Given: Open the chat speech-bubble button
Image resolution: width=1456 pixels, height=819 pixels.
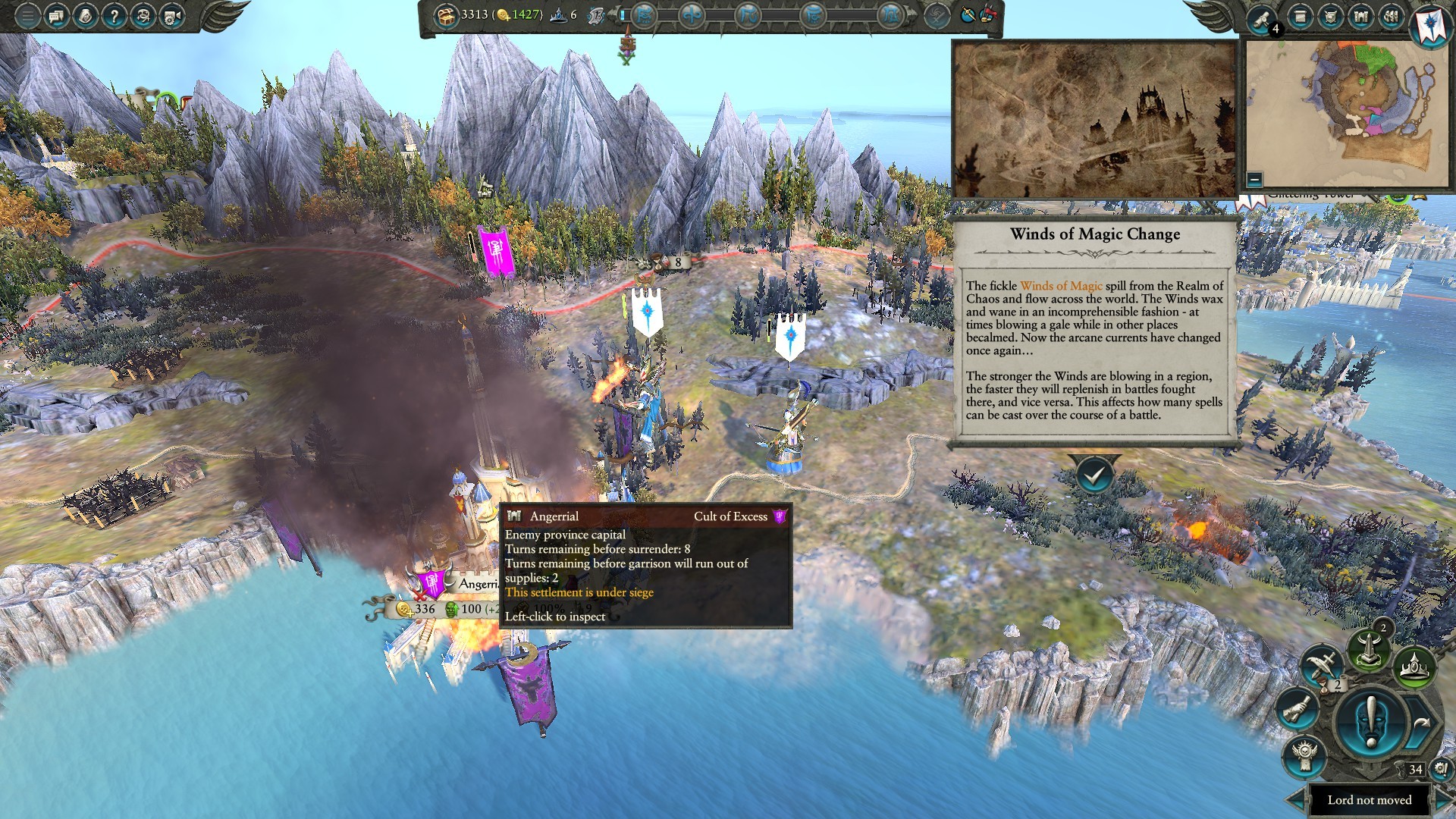Looking at the screenshot, I should (56, 15).
